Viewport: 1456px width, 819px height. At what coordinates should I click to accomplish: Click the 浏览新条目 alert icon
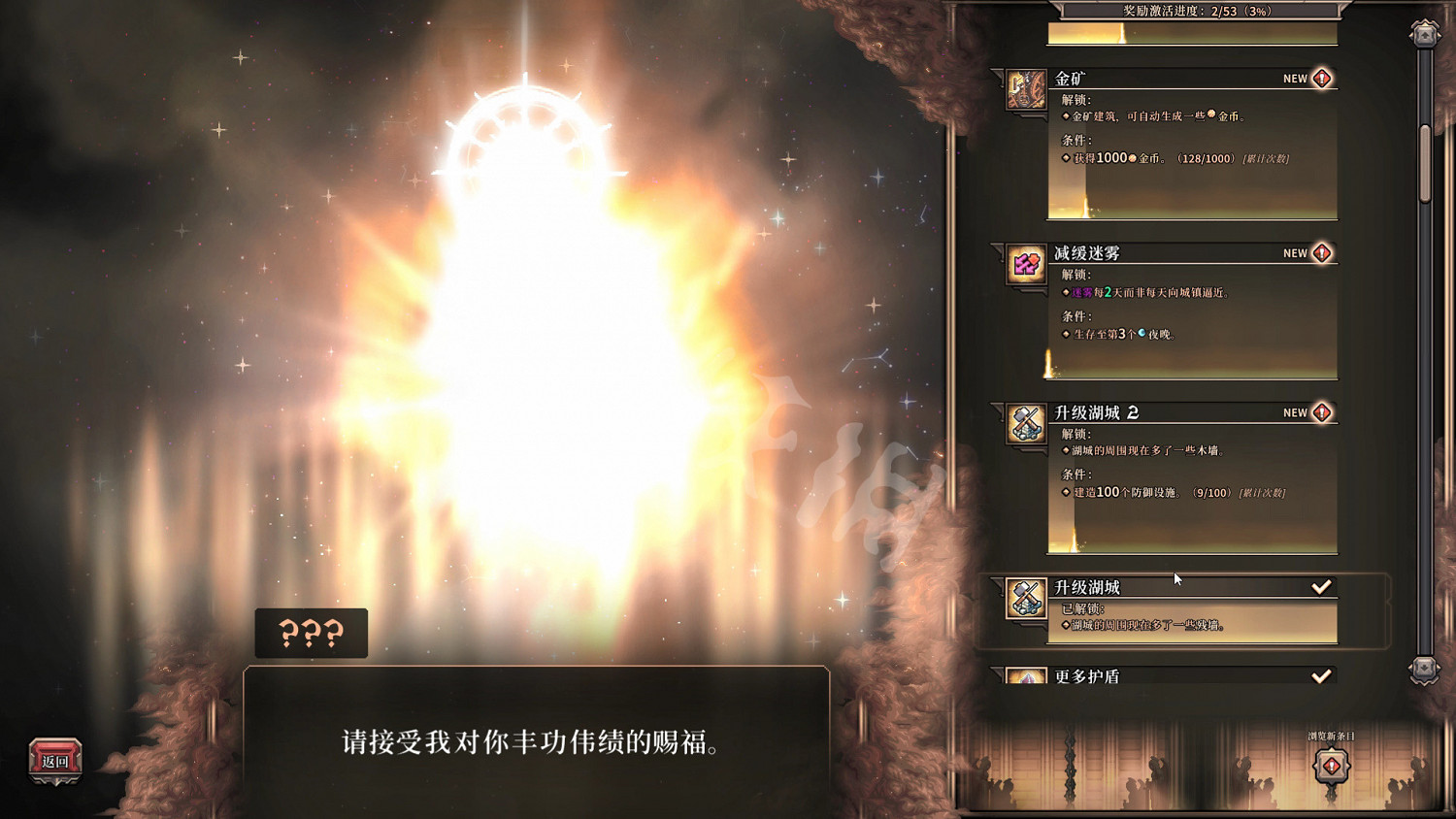coord(1331,767)
